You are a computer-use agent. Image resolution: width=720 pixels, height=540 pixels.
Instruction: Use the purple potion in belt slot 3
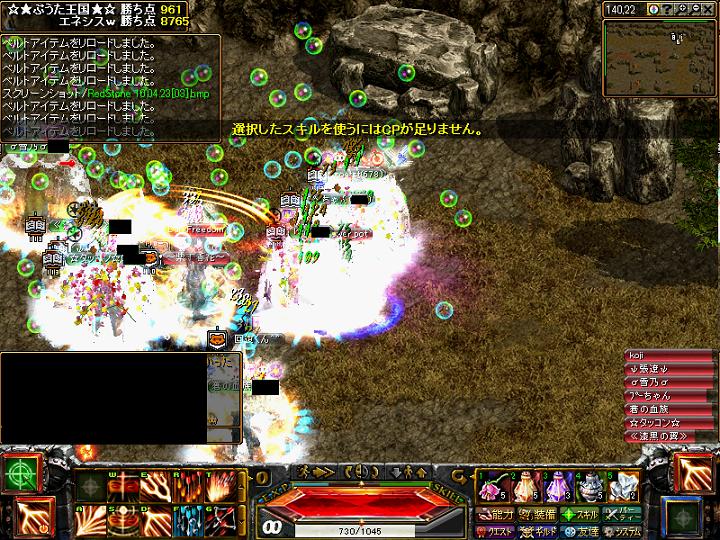point(557,487)
